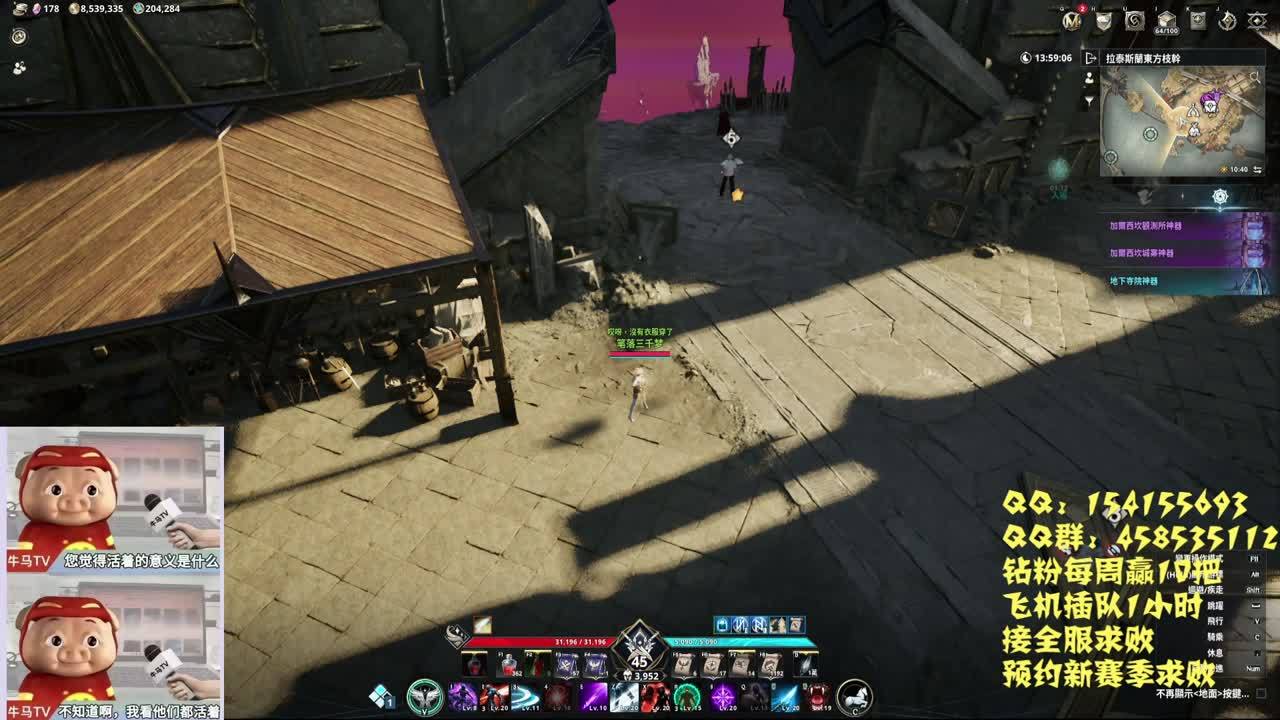Select the minimap funnel filter button
Viewport: 1280px width, 720px height.
(1089, 101)
